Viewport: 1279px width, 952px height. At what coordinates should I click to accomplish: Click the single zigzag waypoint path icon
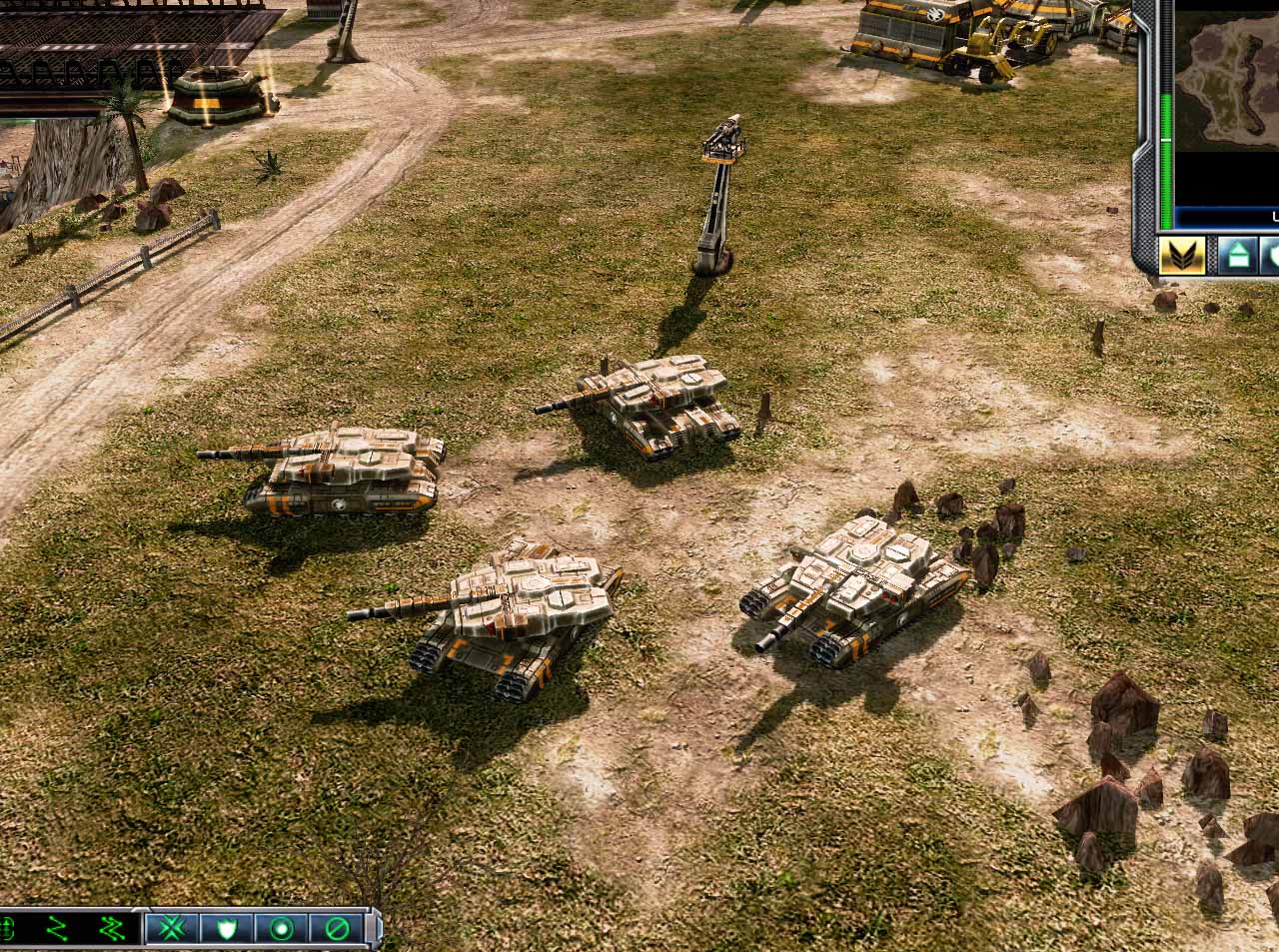[57, 929]
